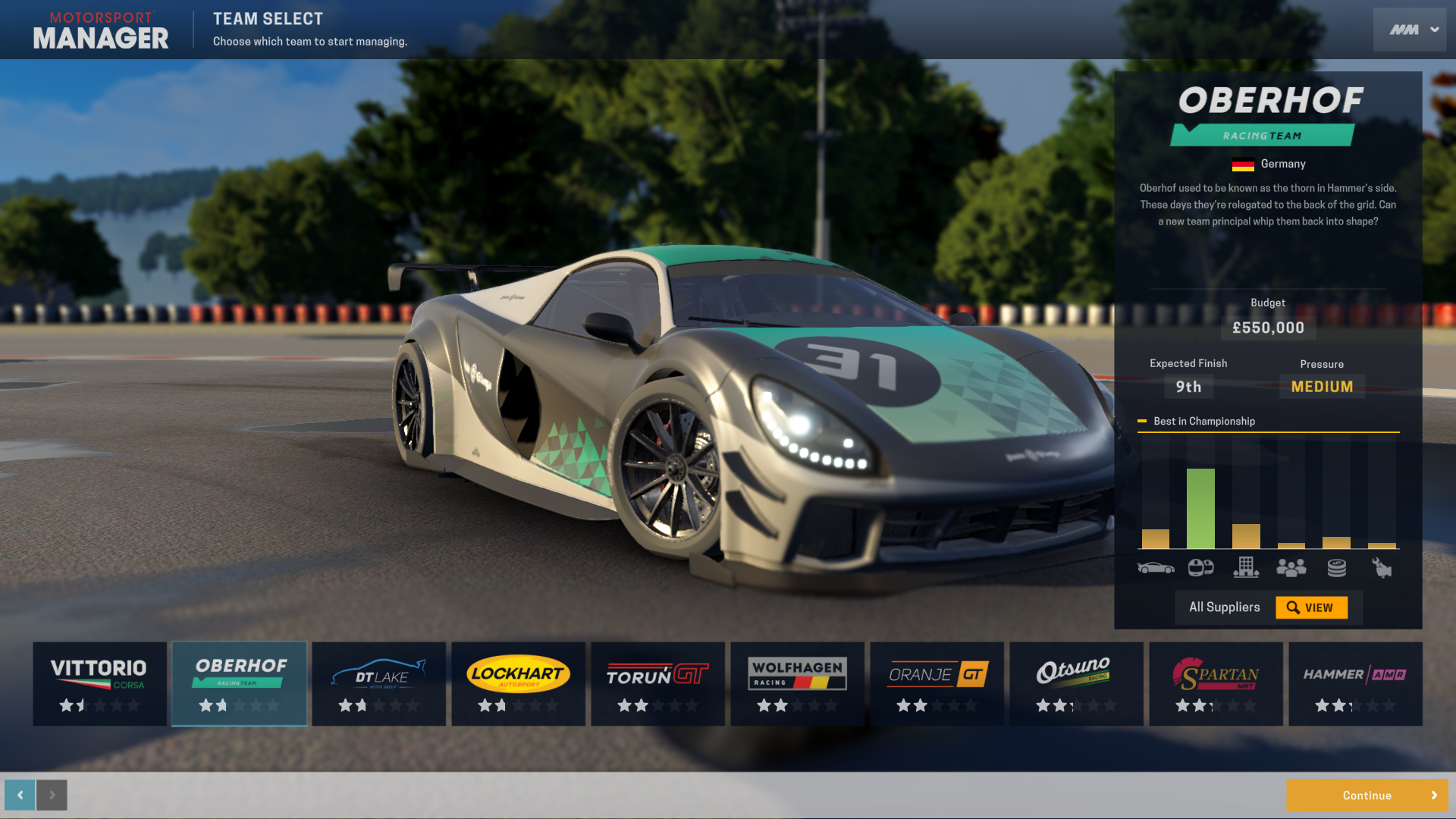Click the money stack finance icon
Image resolution: width=1456 pixels, height=819 pixels.
click(x=1336, y=567)
